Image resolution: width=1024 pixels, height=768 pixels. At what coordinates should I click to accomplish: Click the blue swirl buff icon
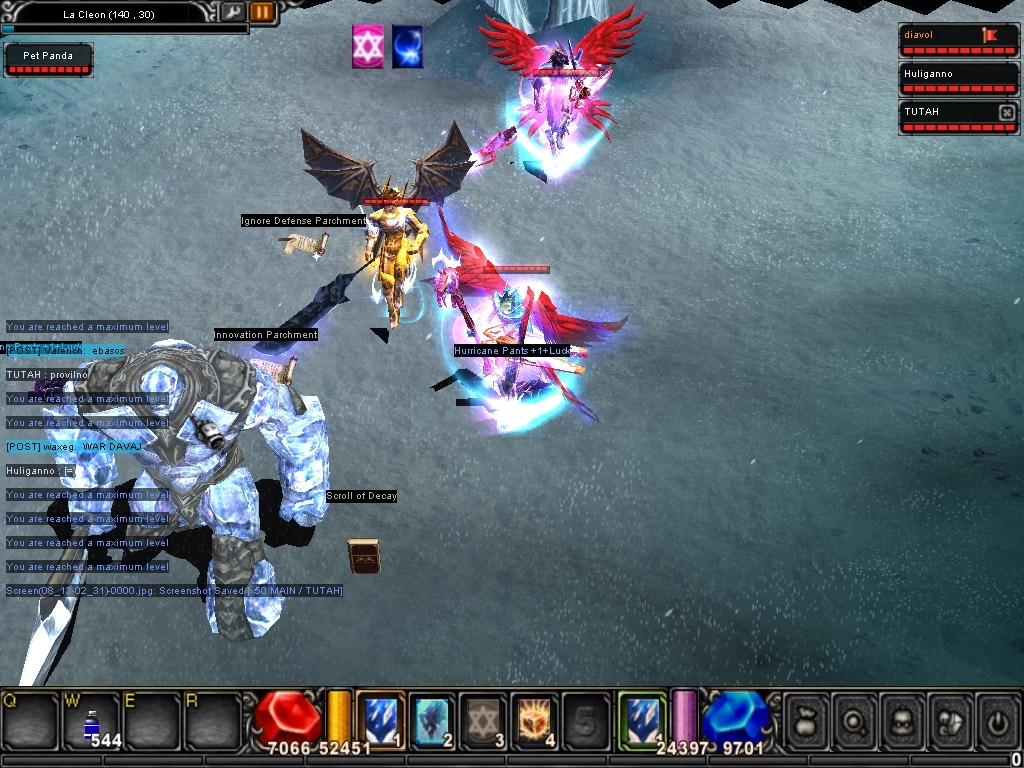point(407,47)
